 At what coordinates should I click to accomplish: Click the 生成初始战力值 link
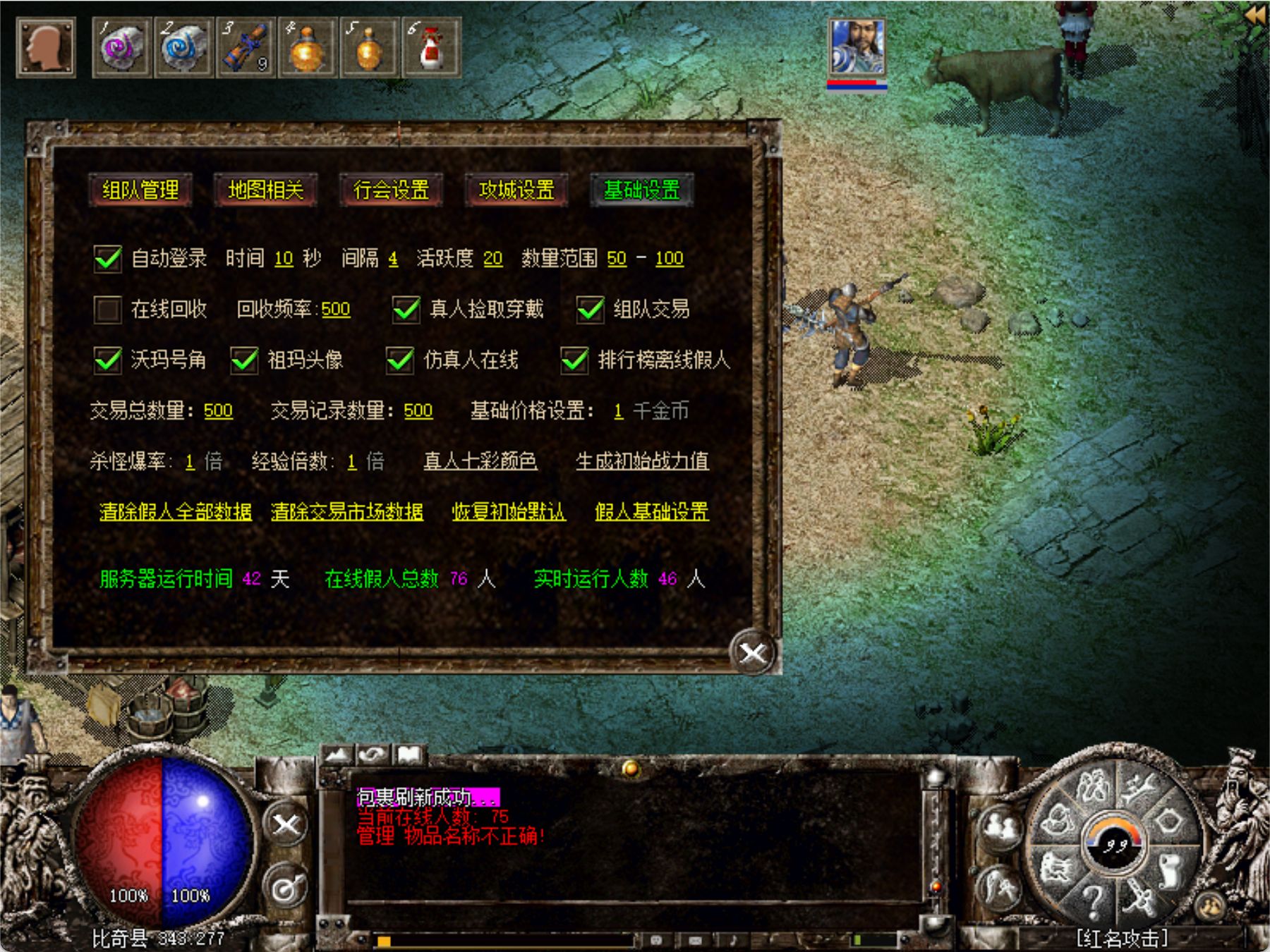pos(642,461)
